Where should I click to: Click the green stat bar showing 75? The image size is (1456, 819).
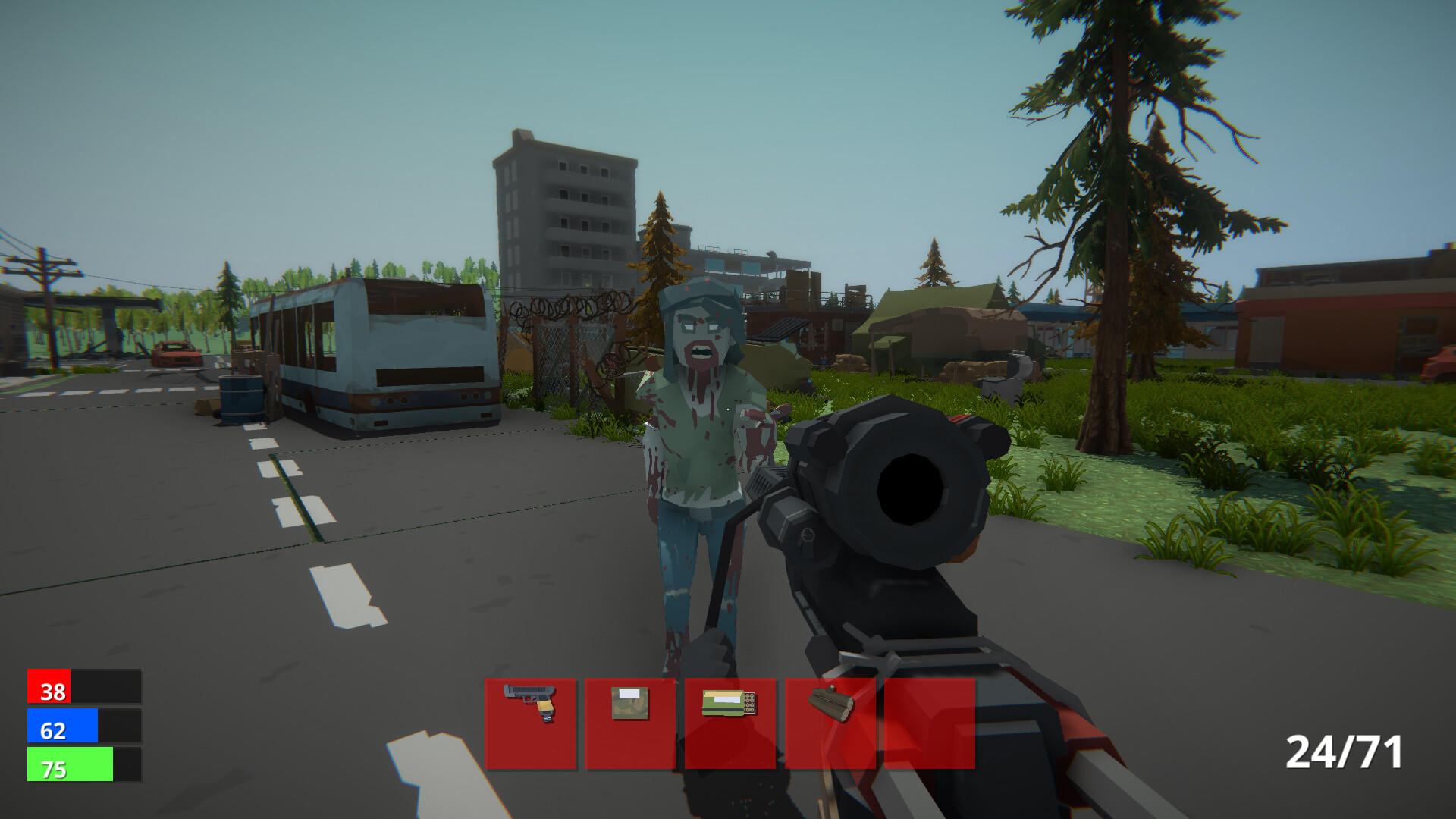[70, 764]
